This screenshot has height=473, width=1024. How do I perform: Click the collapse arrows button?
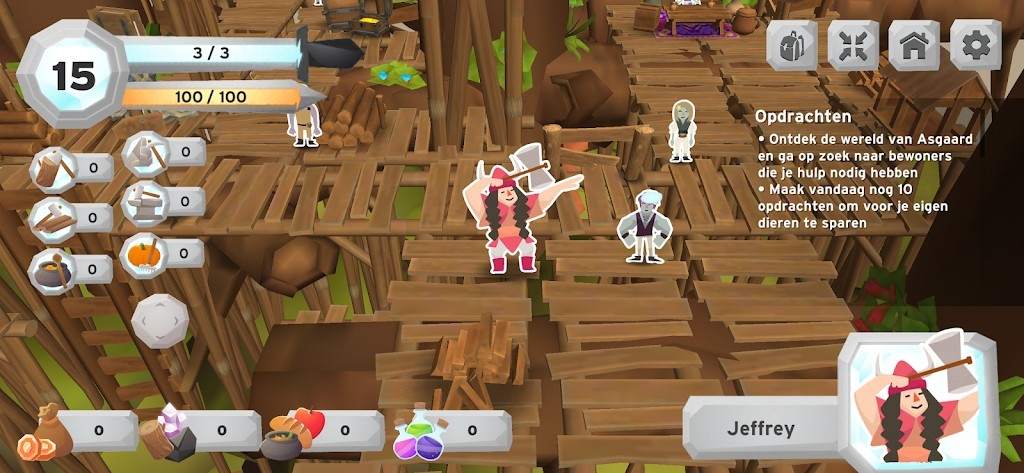point(853,46)
